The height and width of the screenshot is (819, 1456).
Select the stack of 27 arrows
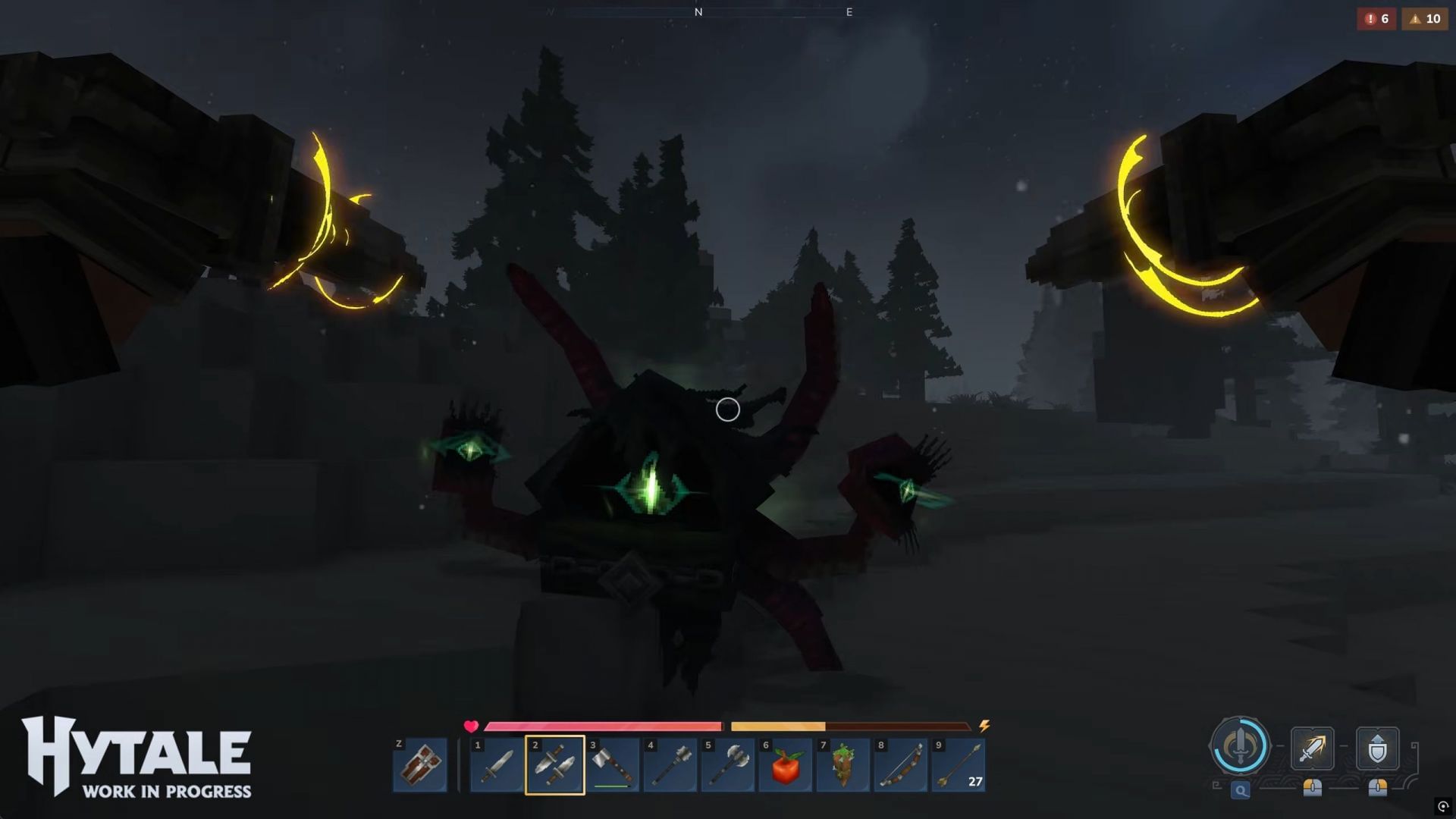[x=959, y=767]
